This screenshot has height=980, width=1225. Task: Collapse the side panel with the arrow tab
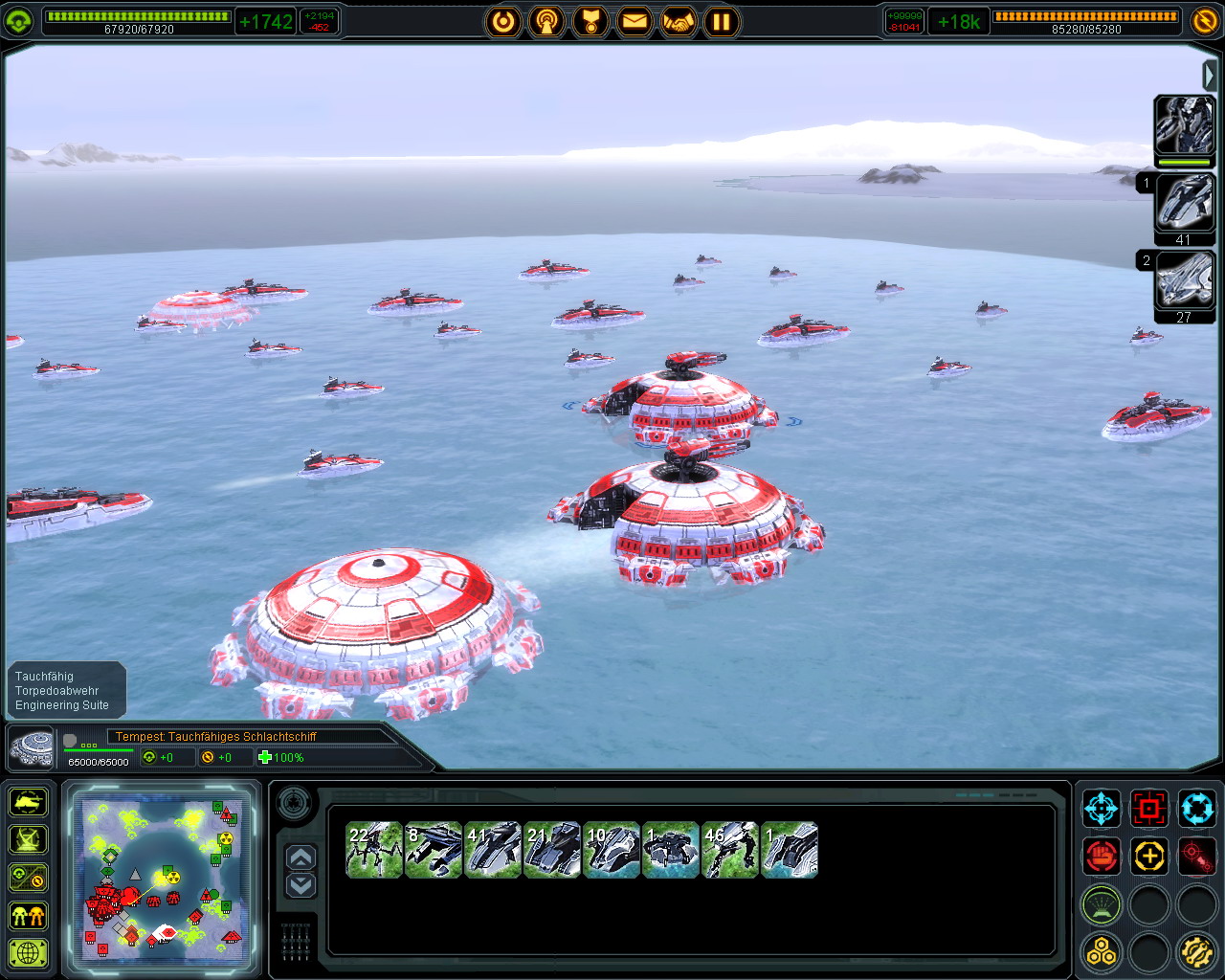pyautogui.click(x=1210, y=75)
